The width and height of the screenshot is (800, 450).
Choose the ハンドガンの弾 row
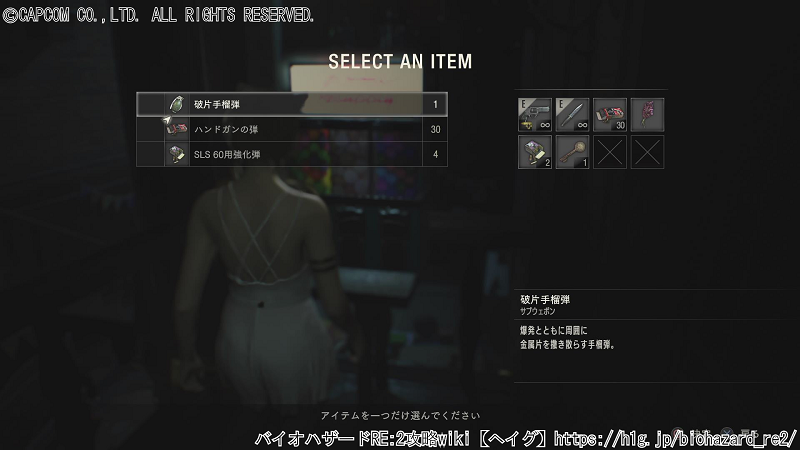tap(292, 129)
